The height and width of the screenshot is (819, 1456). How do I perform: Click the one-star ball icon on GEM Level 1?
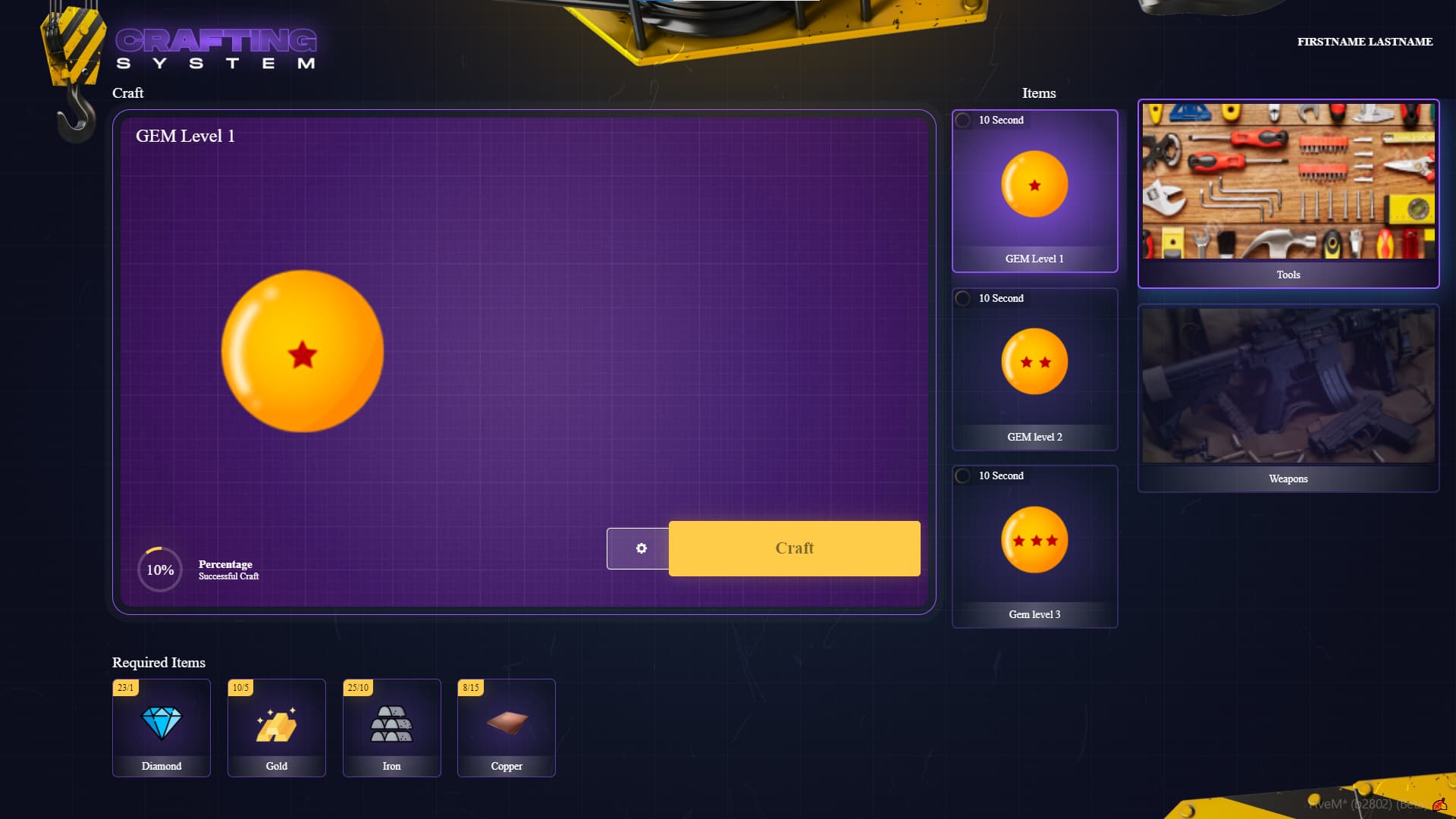click(x=1034, y=184)
